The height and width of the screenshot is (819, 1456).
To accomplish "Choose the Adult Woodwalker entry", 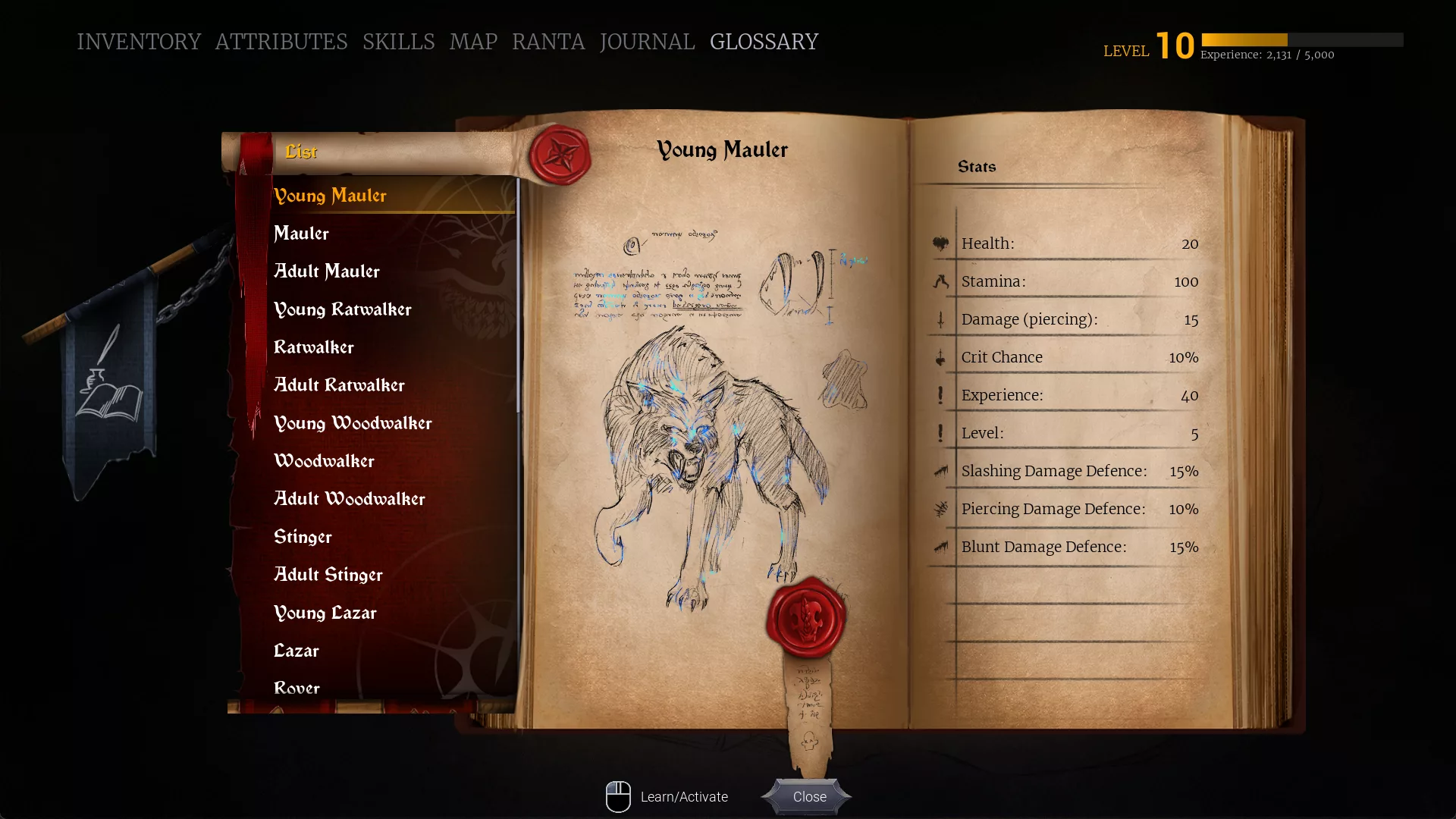I will coord(350,499).
